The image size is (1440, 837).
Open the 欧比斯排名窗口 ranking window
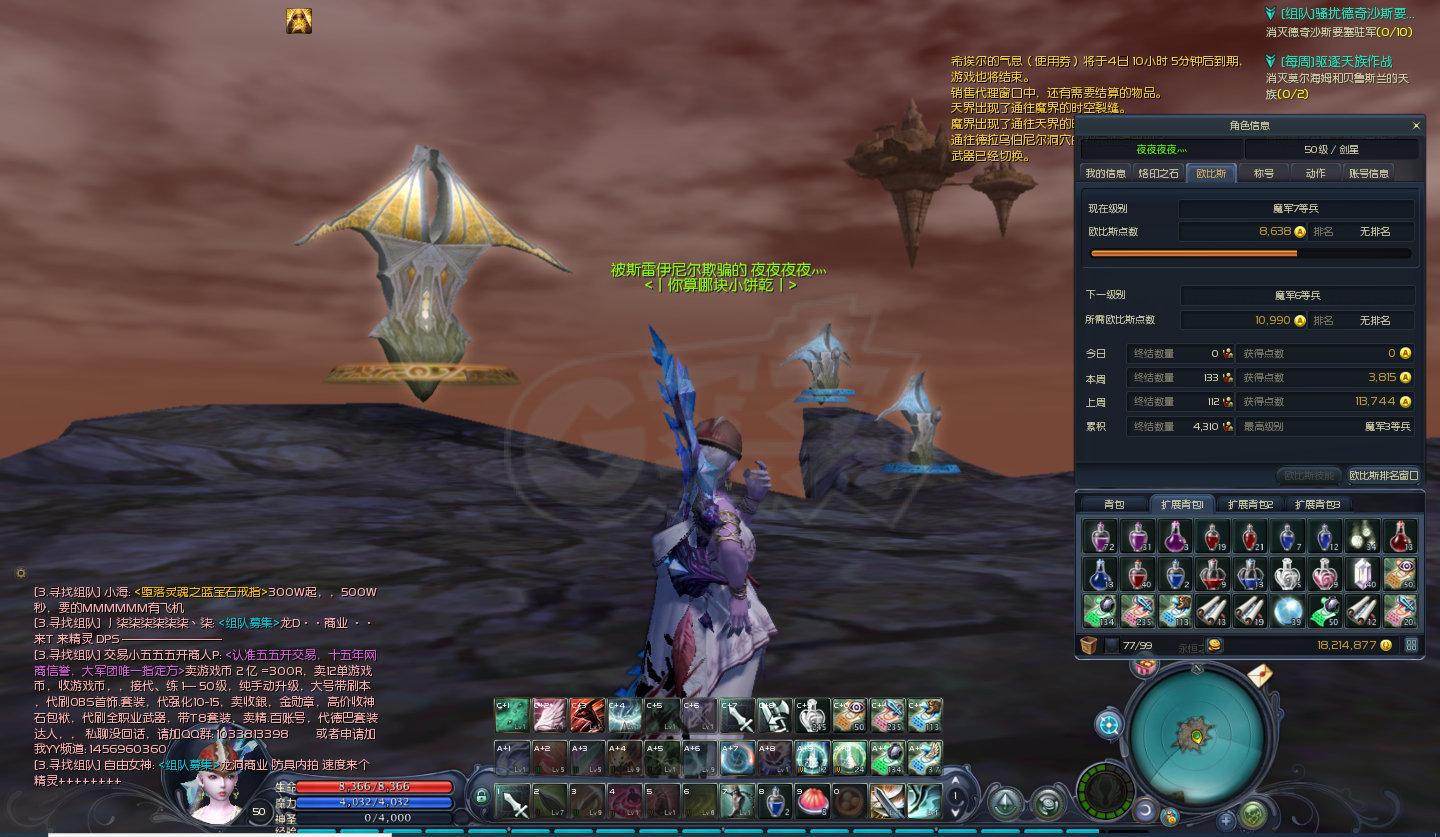pyautogui.click(x=1384, y=475)
